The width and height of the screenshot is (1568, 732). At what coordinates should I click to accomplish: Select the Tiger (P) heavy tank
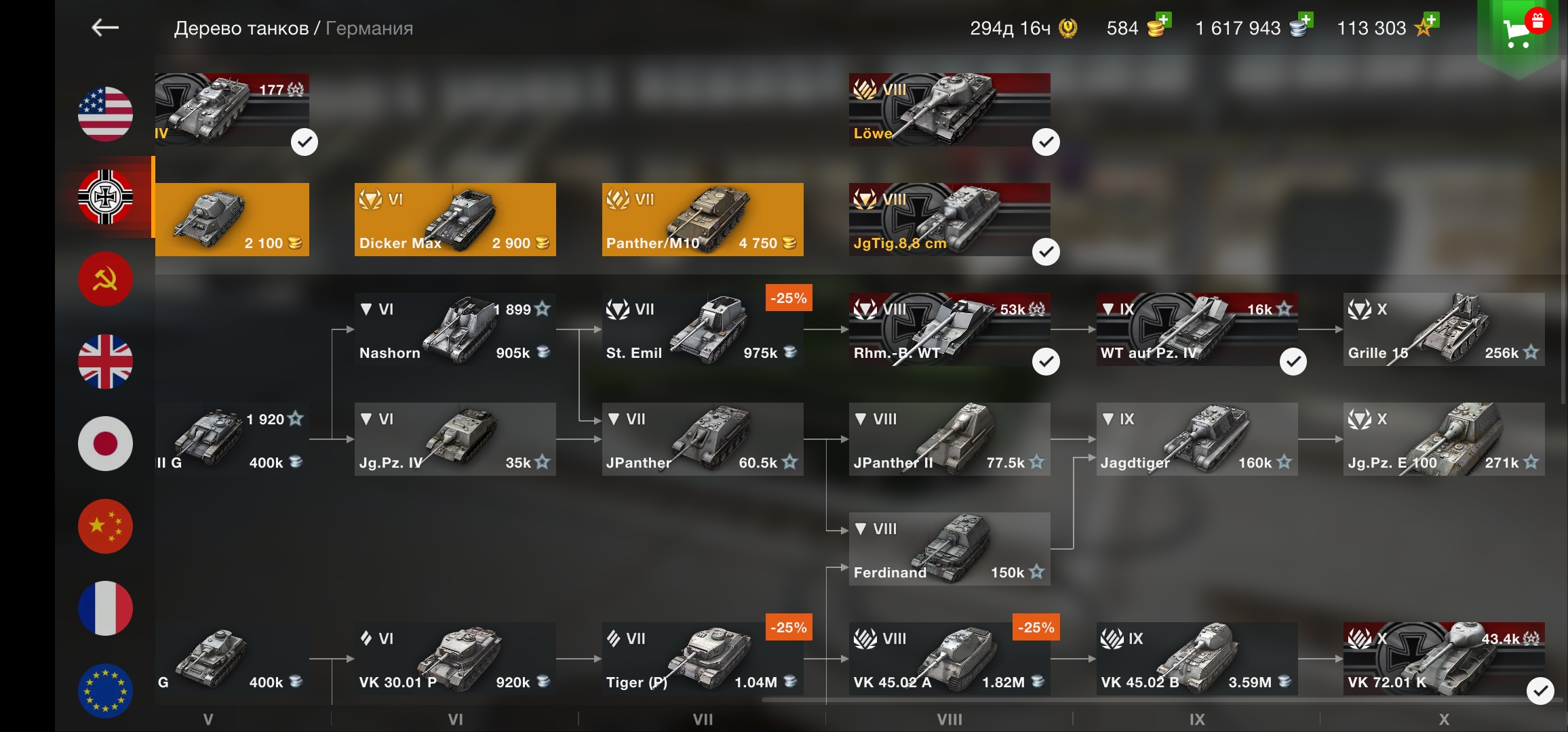pyautogui.click(x=702, y=659)
